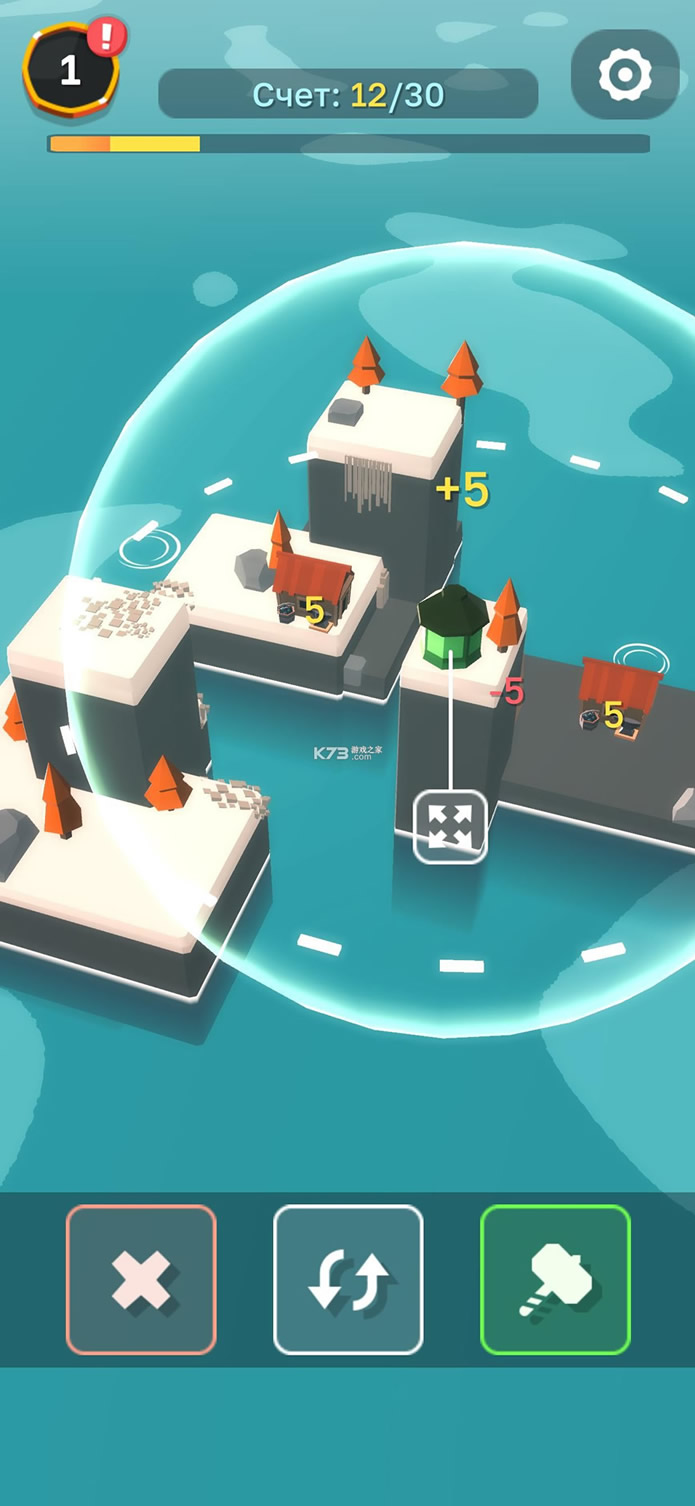
Task: Click the level 1 badge with alert
Action: [x=72, y=68]
